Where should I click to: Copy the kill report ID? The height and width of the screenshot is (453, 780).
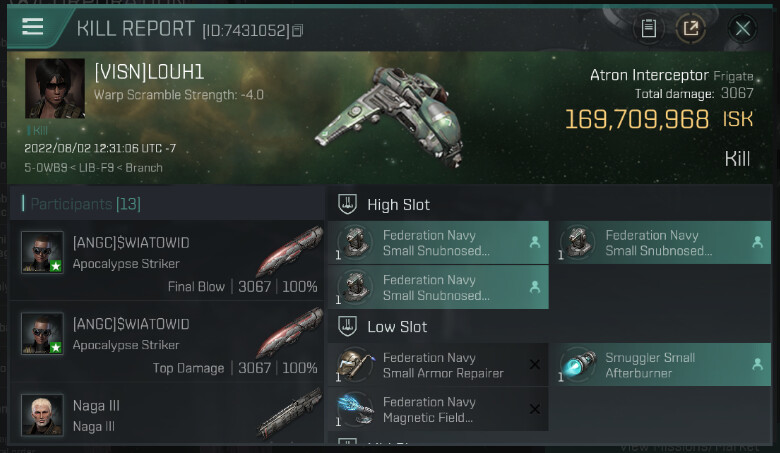[x=297, y=31]
